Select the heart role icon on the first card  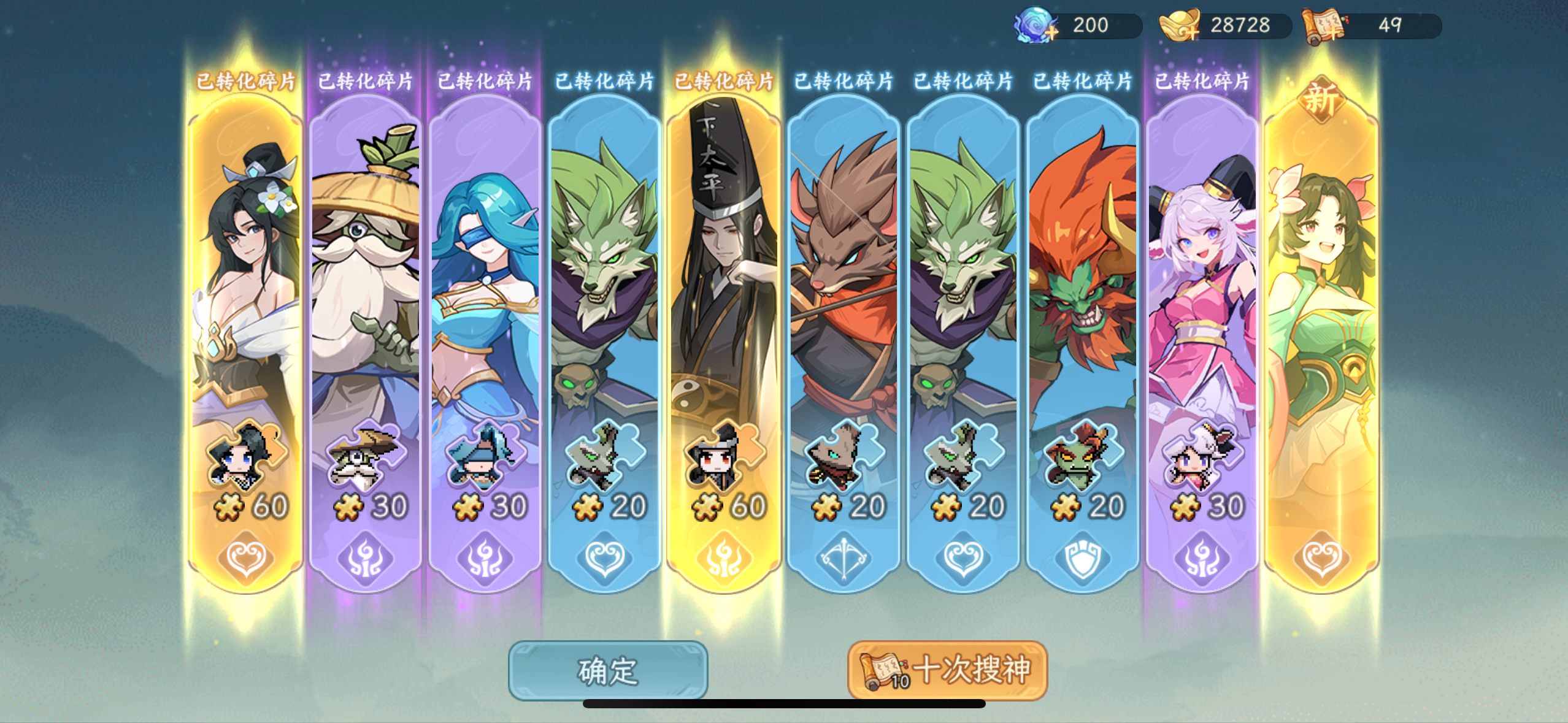tap(245, 558)
